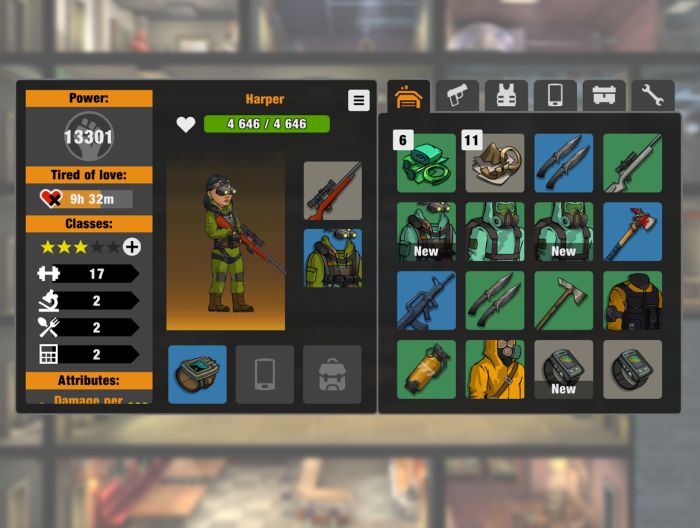Viewport: 700px width, 528px height.
Task: Select the yellow hazmat suit item
Action: (494, 369)
